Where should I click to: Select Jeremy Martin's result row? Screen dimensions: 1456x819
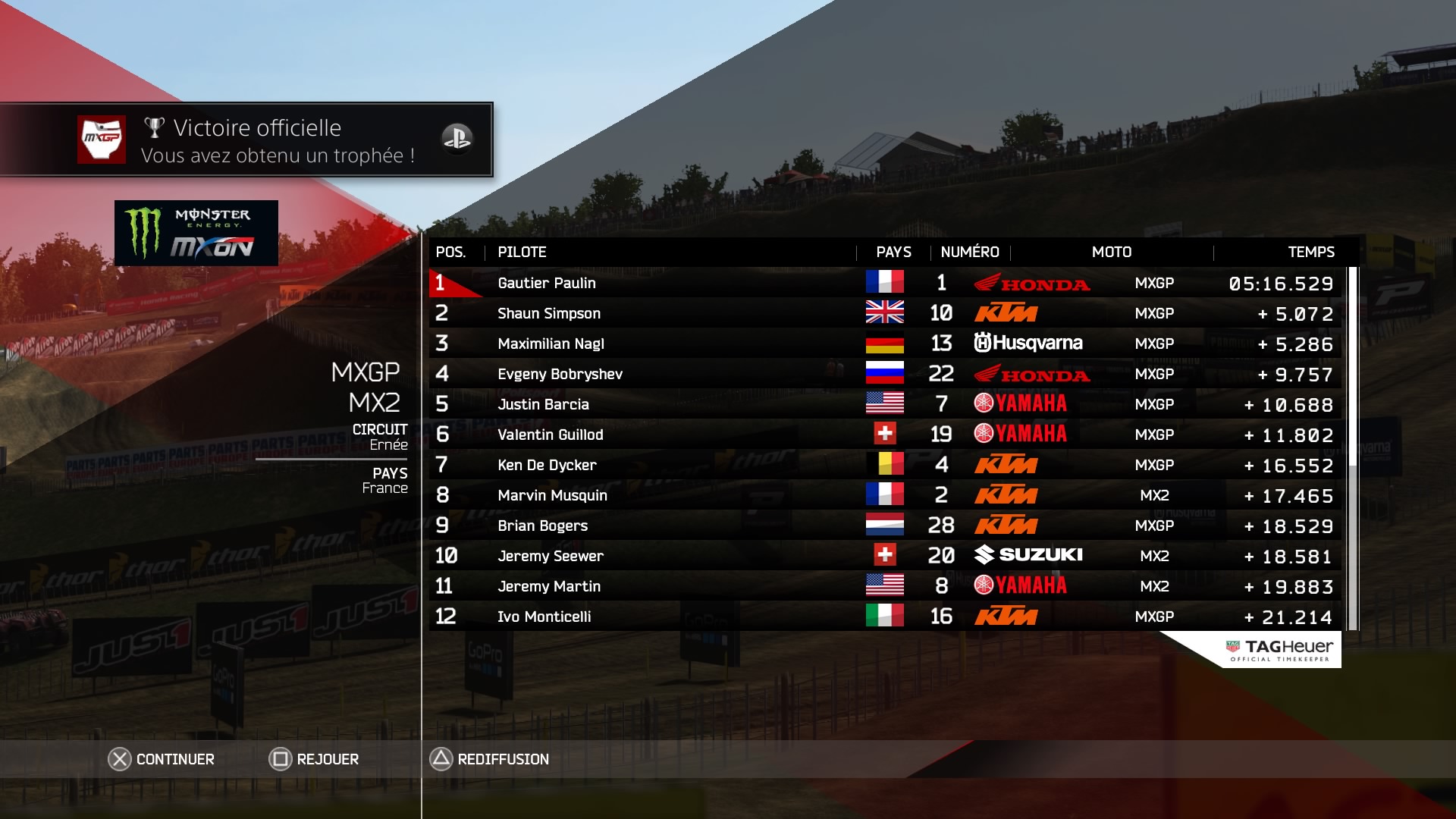[x=549, y=586]
